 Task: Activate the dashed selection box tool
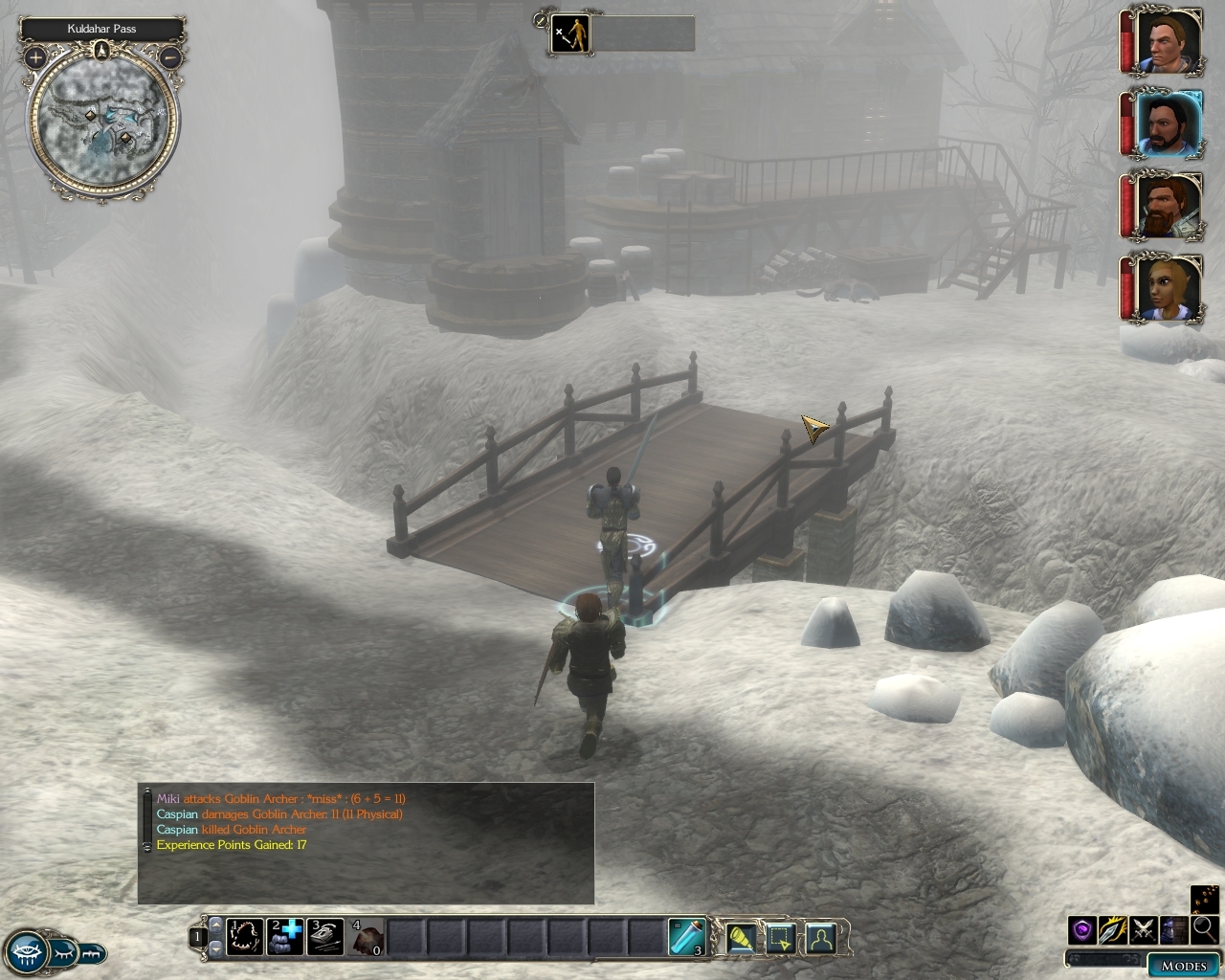click(x=780, y=939)
